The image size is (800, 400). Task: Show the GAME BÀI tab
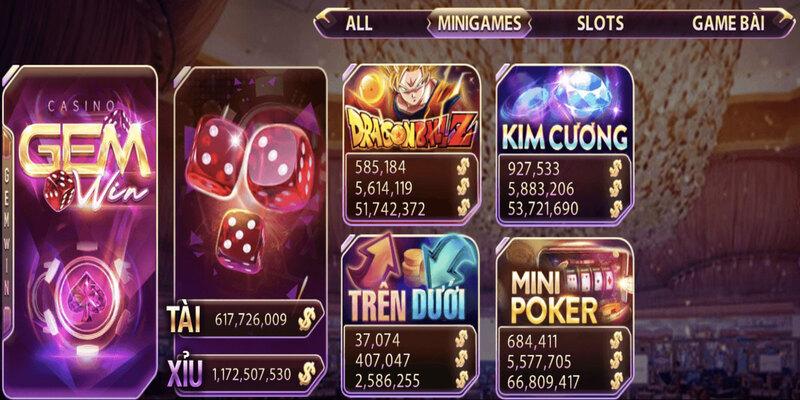point(728,22)
